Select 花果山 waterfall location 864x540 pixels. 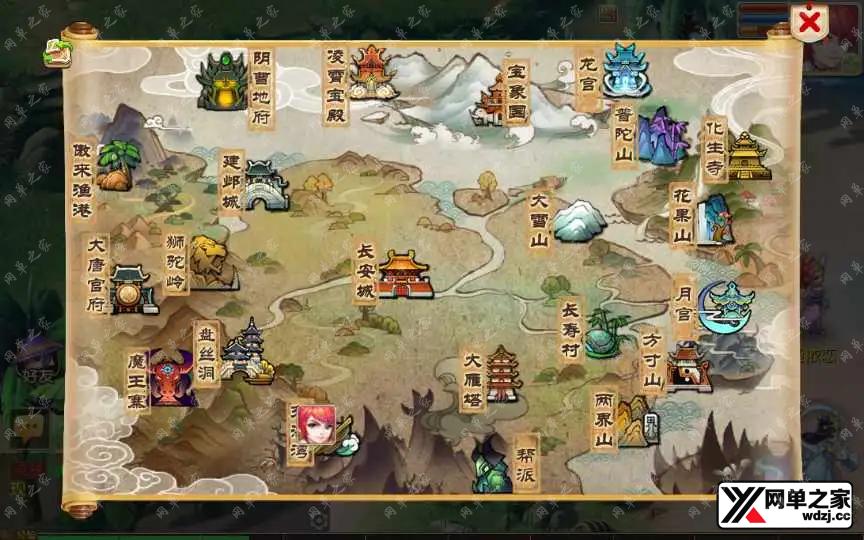(714, 219)
